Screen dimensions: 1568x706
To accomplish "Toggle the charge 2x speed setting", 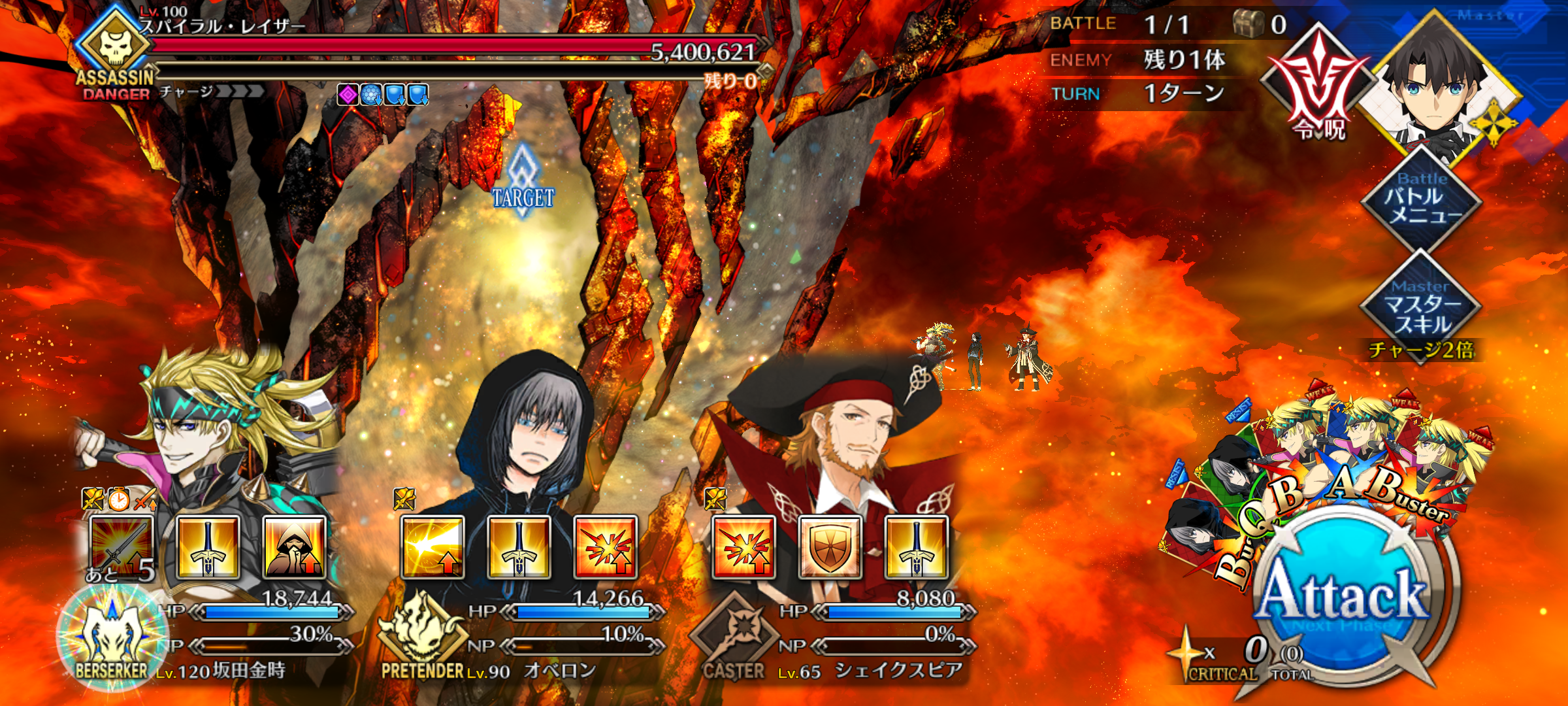I will [1422, 350].
